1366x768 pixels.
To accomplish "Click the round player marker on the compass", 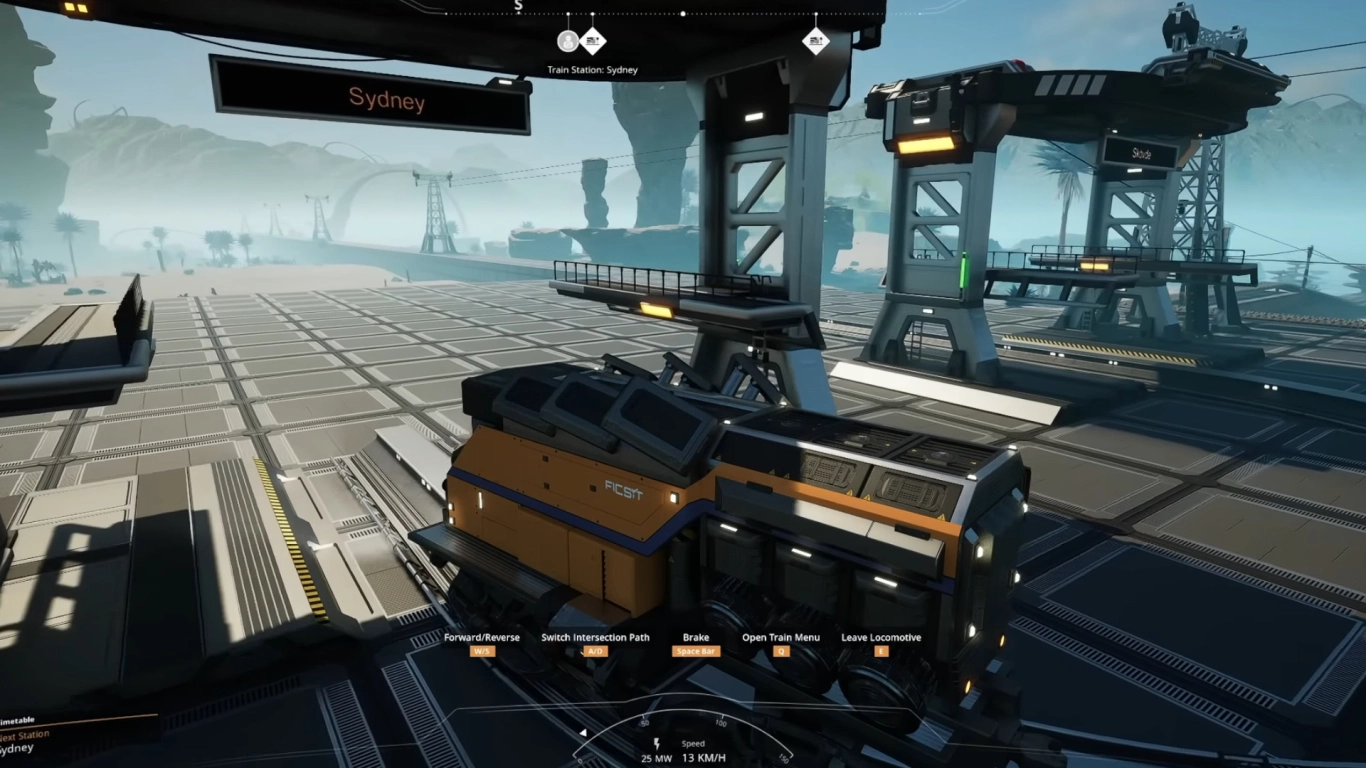I will tap(568, 41).
